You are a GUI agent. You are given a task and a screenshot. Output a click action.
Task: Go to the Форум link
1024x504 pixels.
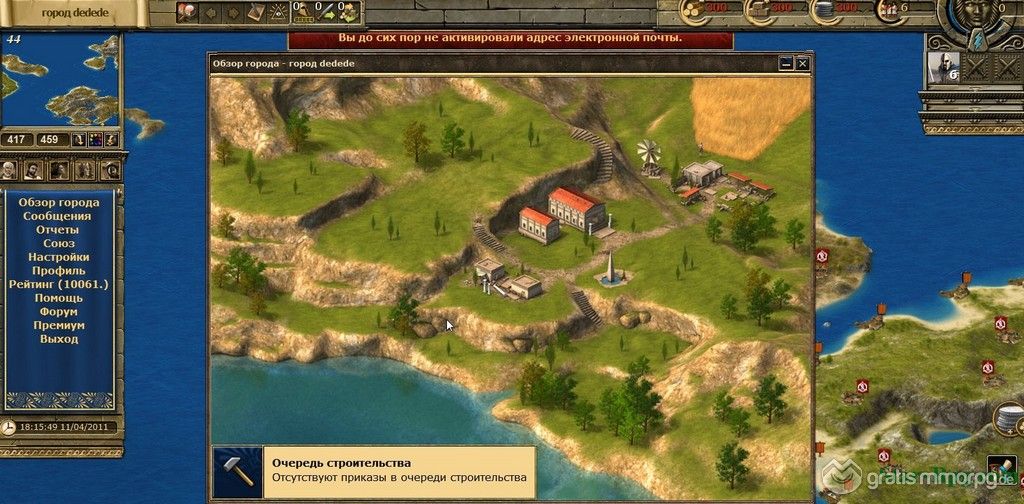(58, 312)
